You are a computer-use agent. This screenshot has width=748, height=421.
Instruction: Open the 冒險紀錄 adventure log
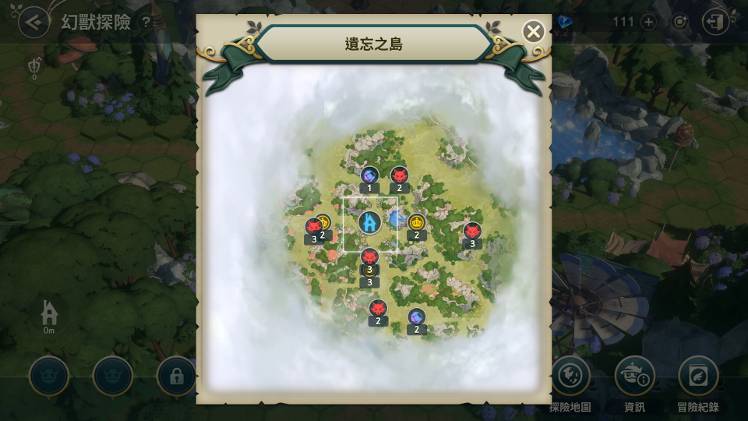click(x=698, y=376)
